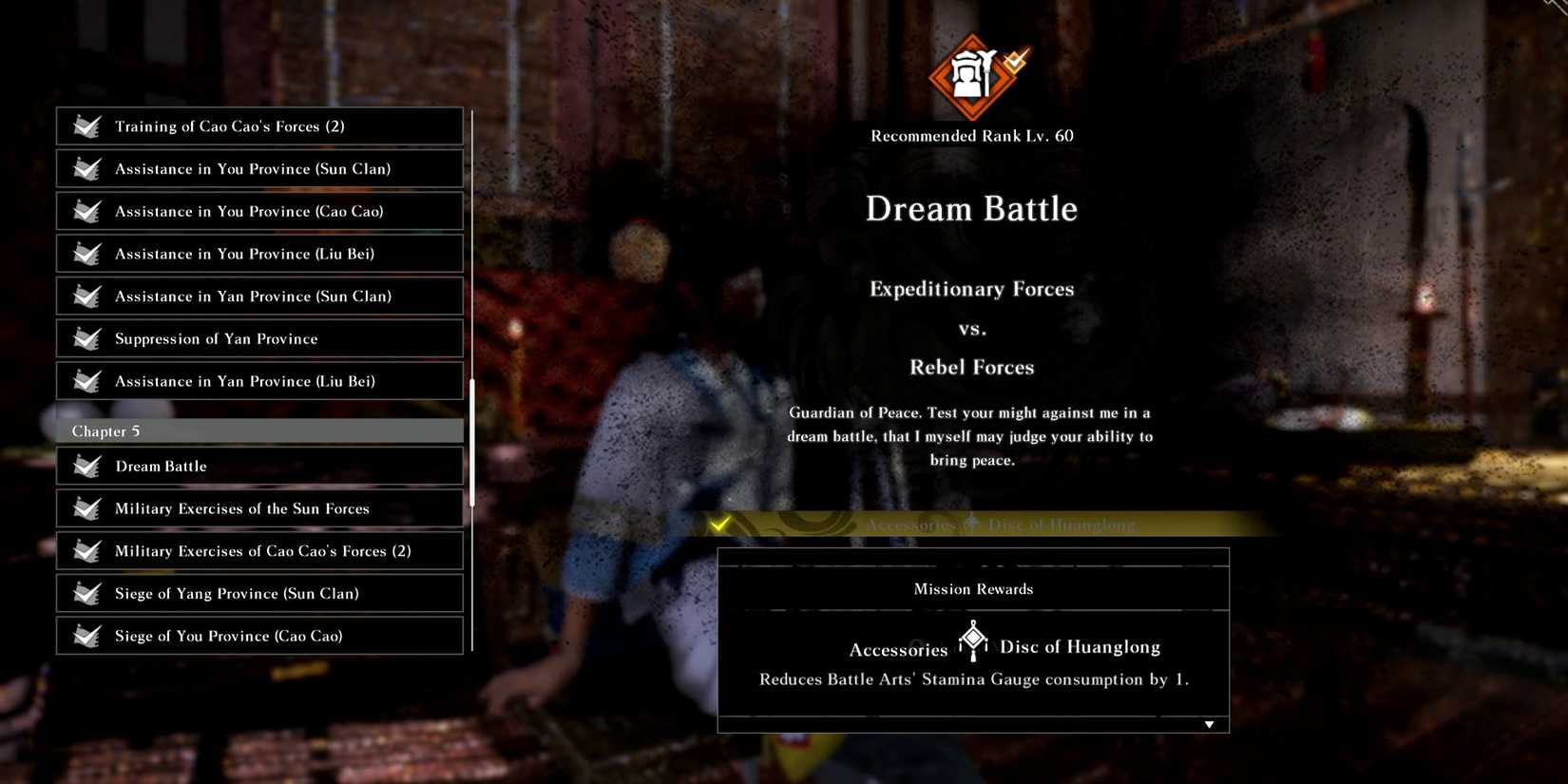Select the Disc of Huanglong accessory icon
This screenshot has width=1568, height=784.
click(x=972, y=639)
